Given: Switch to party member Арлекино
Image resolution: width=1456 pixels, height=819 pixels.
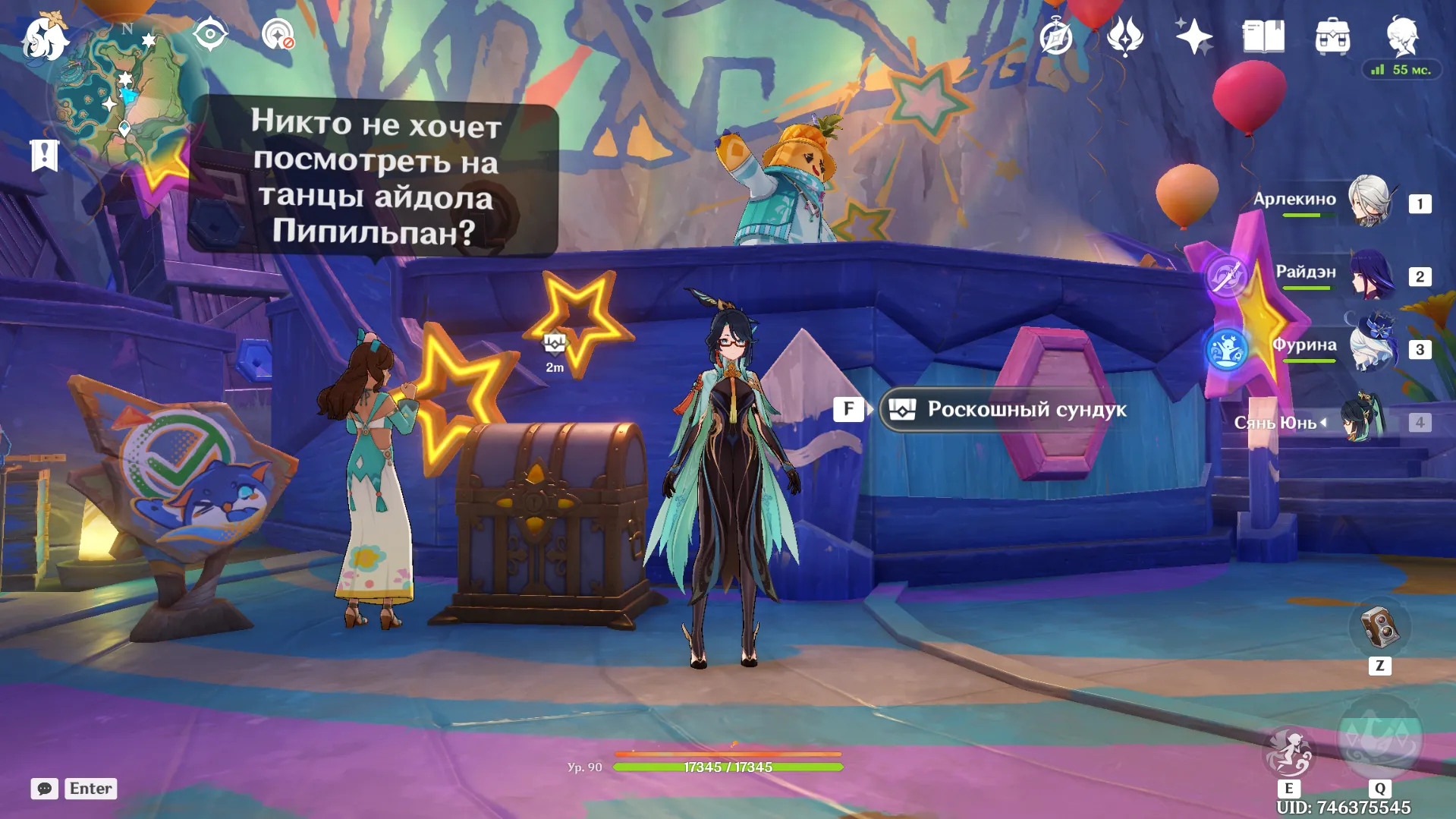Looking at the screenshot, I should click(x=1369, y=201).
